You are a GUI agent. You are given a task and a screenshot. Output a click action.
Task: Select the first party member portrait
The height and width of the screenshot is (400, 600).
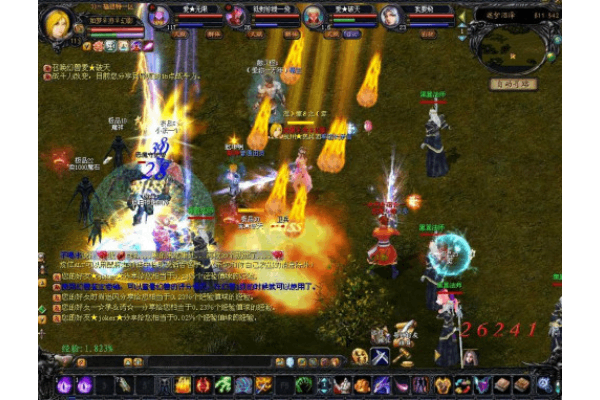158,16
